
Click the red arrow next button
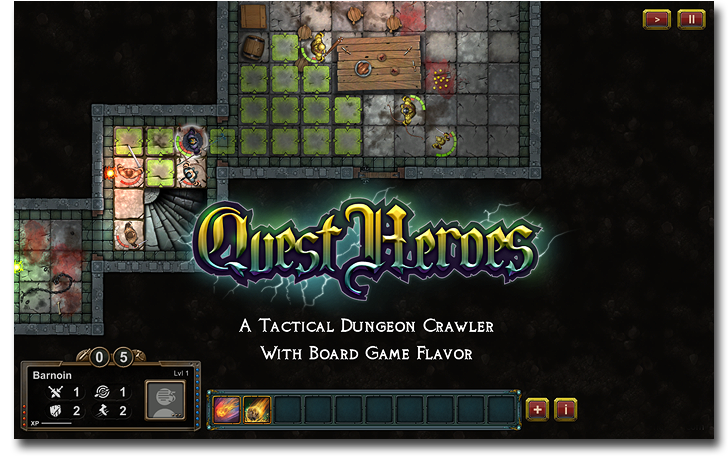point(657,19)
